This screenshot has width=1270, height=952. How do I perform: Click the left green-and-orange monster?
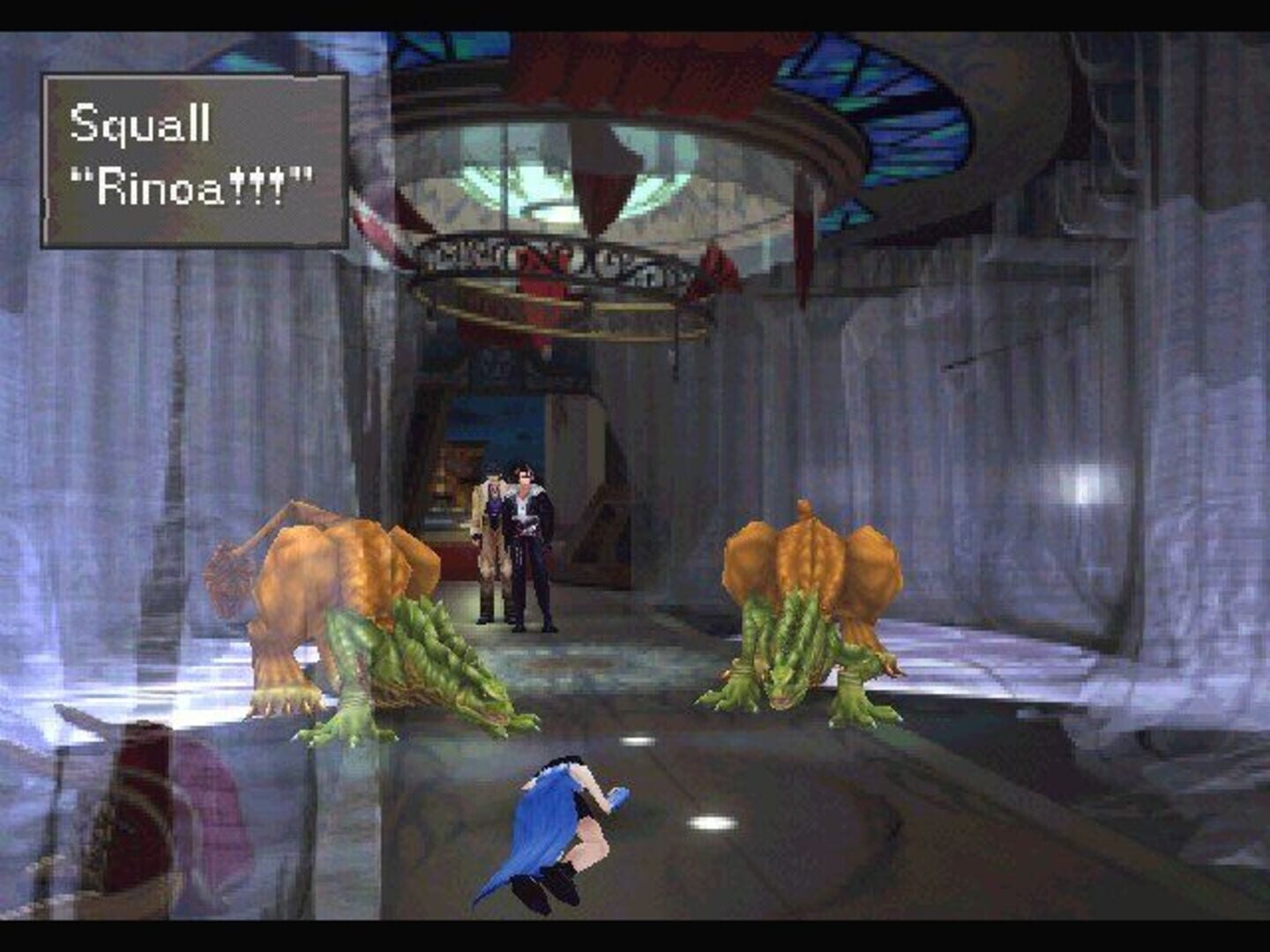[353, 608]
